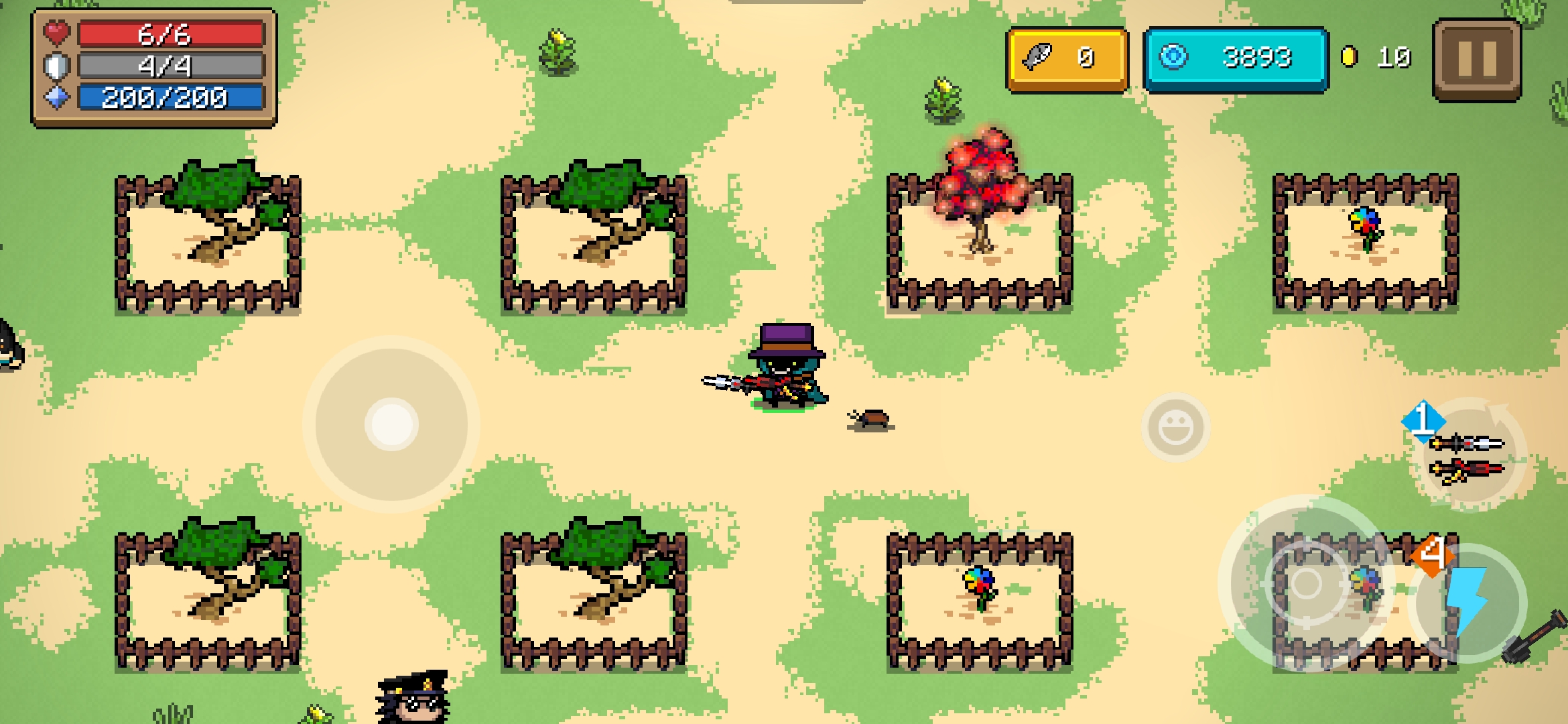The height and width of the screenshot is (724, 1568).
Task: Pause the game with the pause button
Action: [x=1477, y=60]
